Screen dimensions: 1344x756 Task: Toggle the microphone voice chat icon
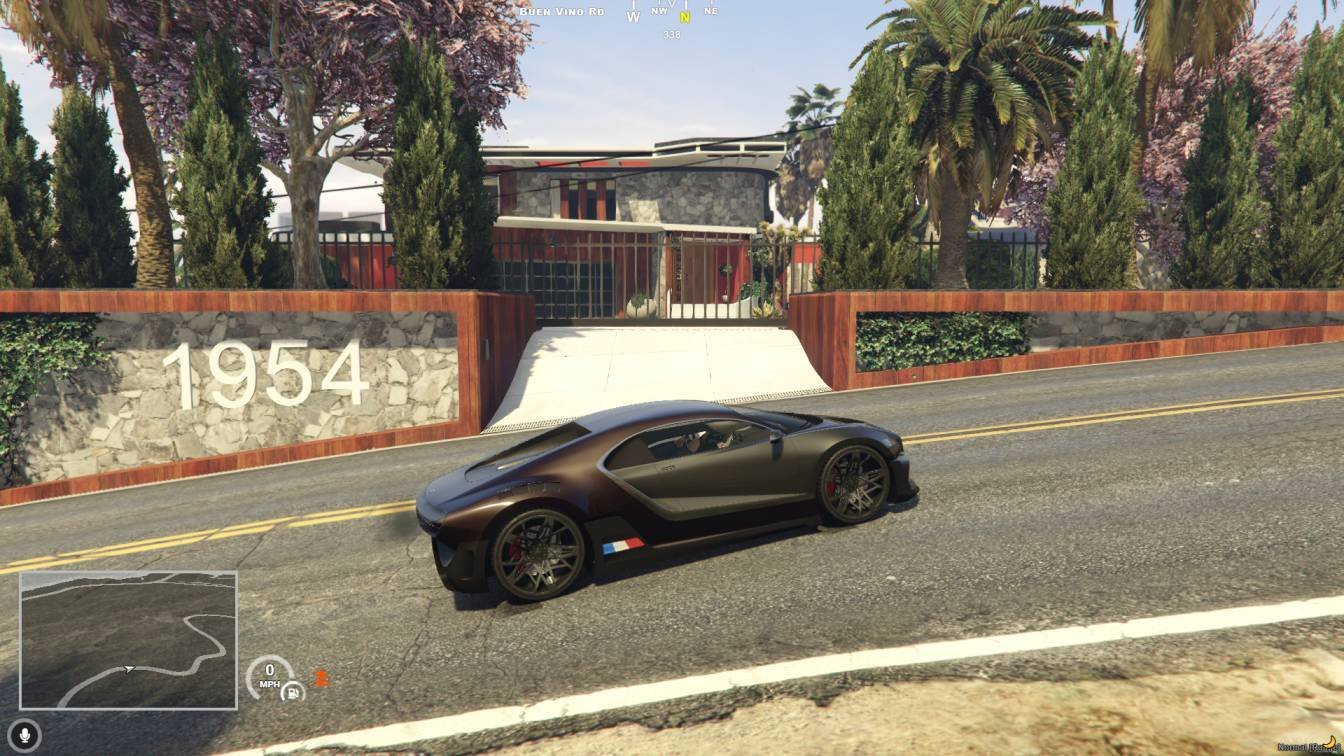pos(25,735)
